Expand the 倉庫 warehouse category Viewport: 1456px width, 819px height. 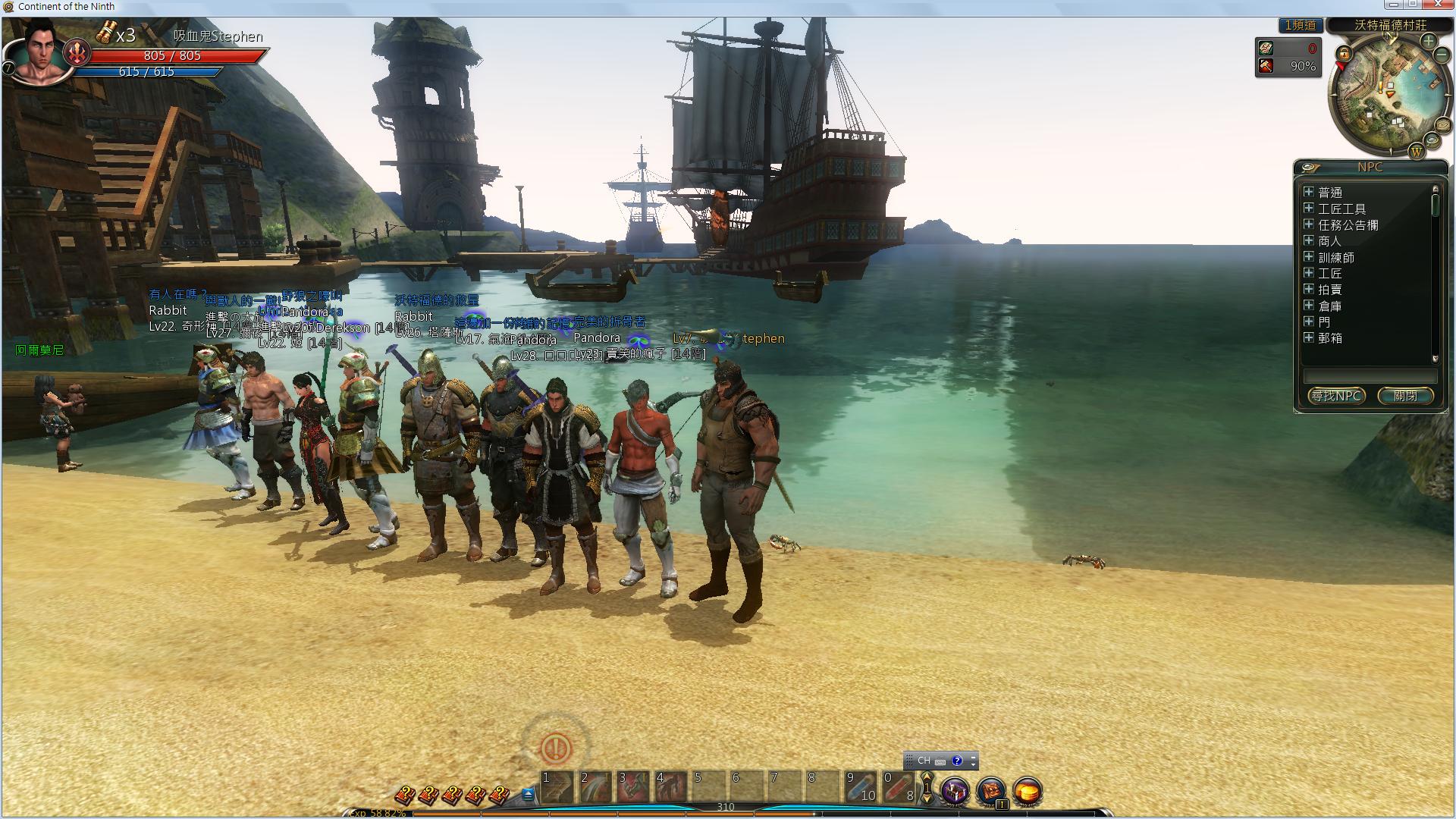(1308, 306)
